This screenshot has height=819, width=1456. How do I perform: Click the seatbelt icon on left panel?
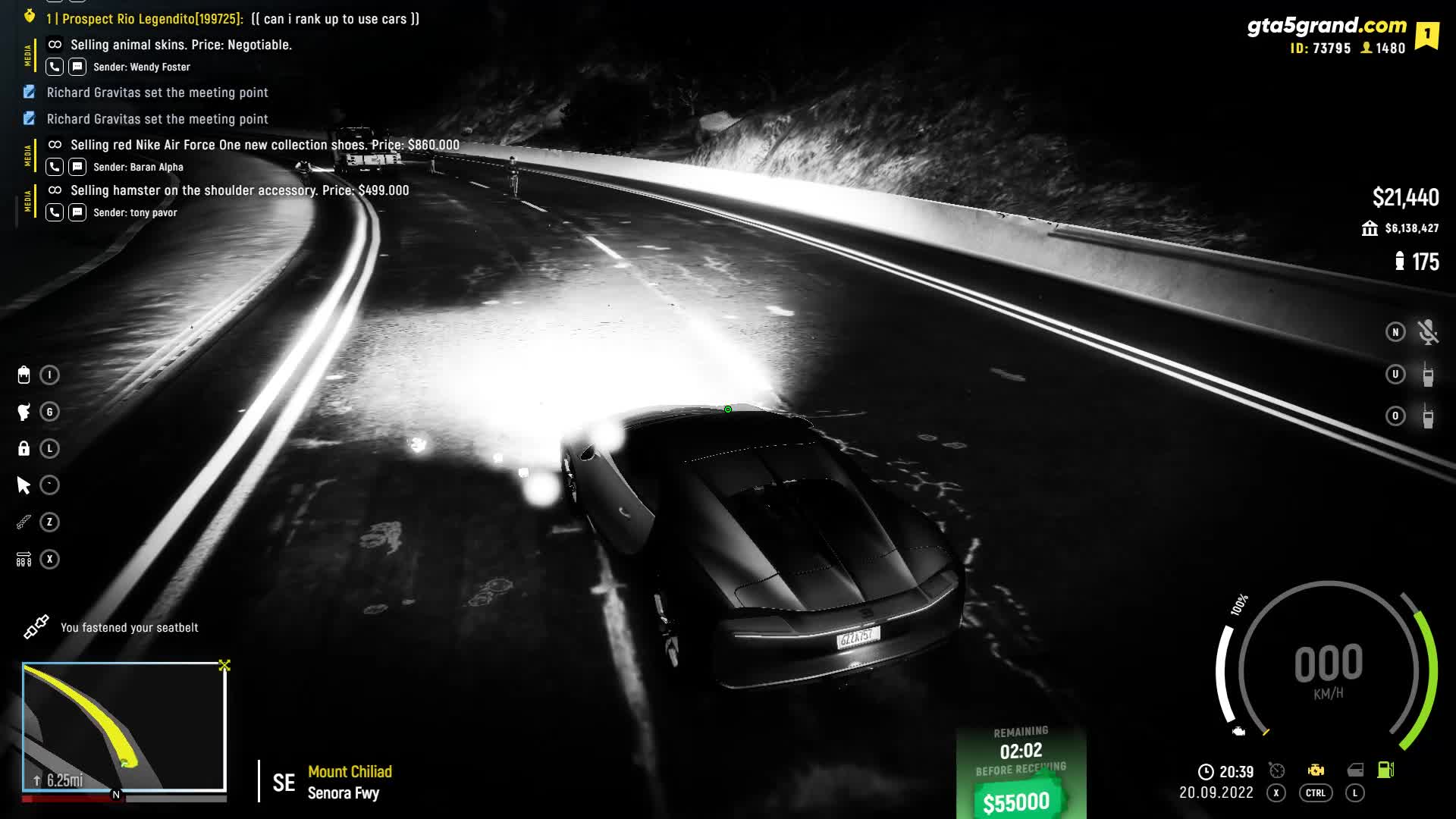point(24,522)
